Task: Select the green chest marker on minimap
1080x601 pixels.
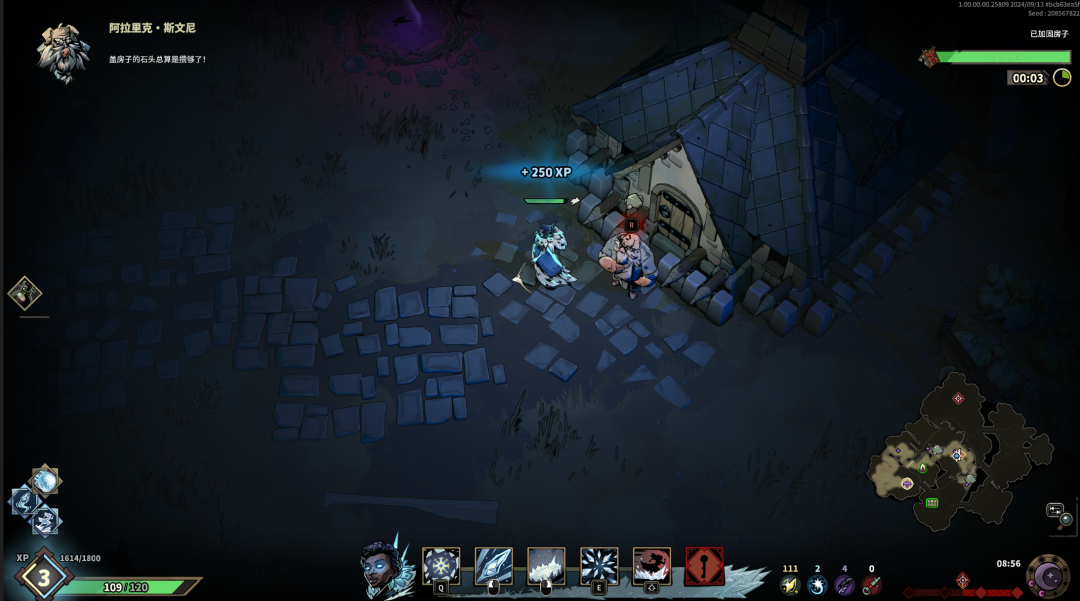Action: tap(932, 502)
